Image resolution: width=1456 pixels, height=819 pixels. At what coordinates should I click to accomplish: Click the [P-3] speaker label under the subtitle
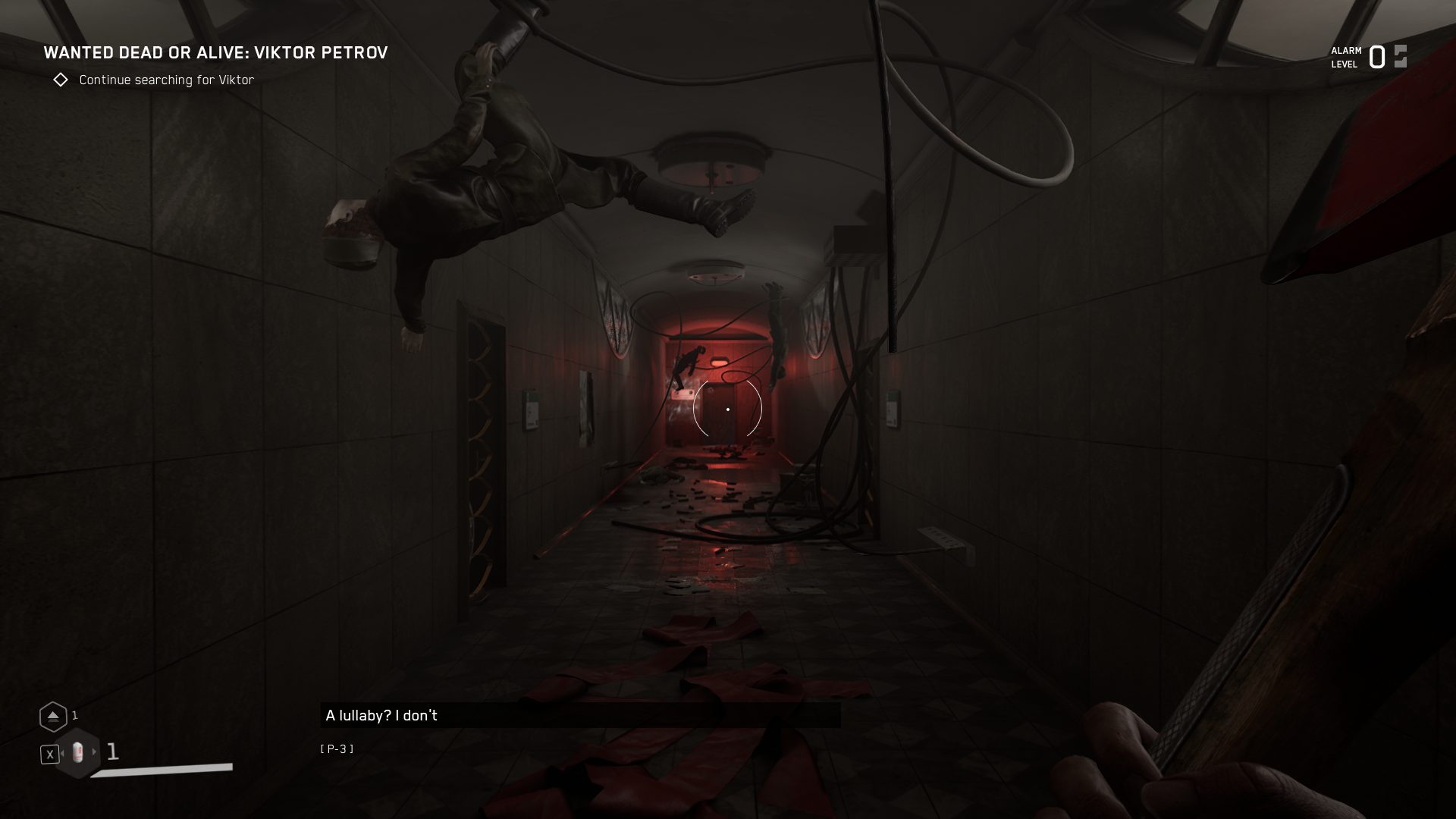(x=337, y=748)
